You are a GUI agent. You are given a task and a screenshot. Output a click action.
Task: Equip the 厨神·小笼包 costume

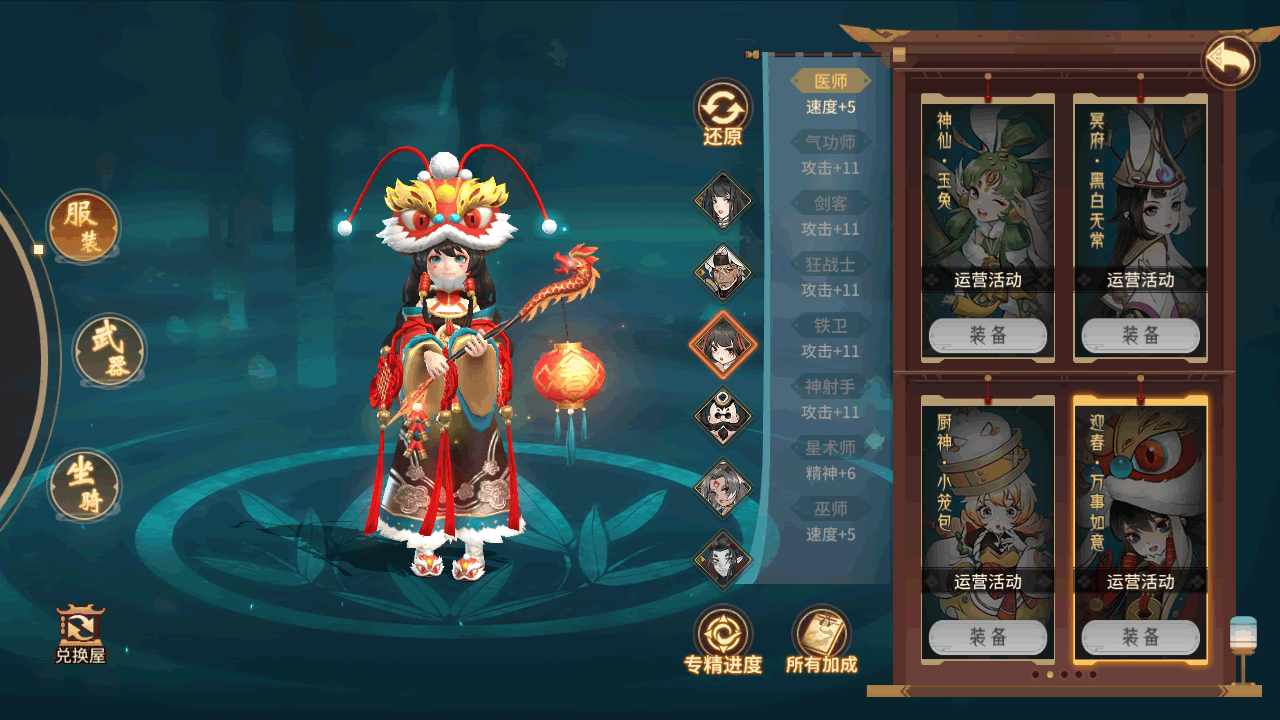(x=987, y=637)
